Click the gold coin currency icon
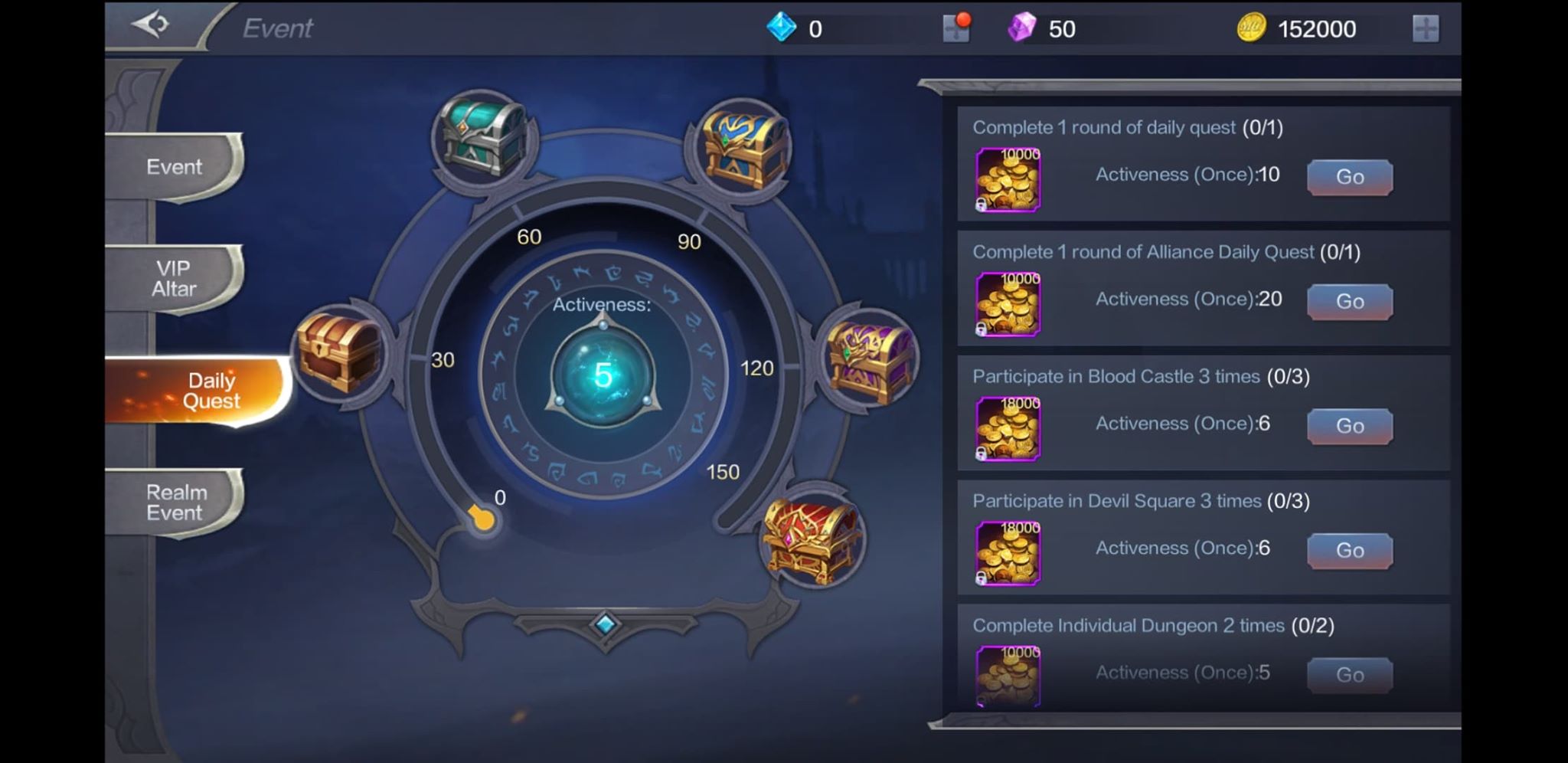Screen dimensions: 1568x763 1253,28
